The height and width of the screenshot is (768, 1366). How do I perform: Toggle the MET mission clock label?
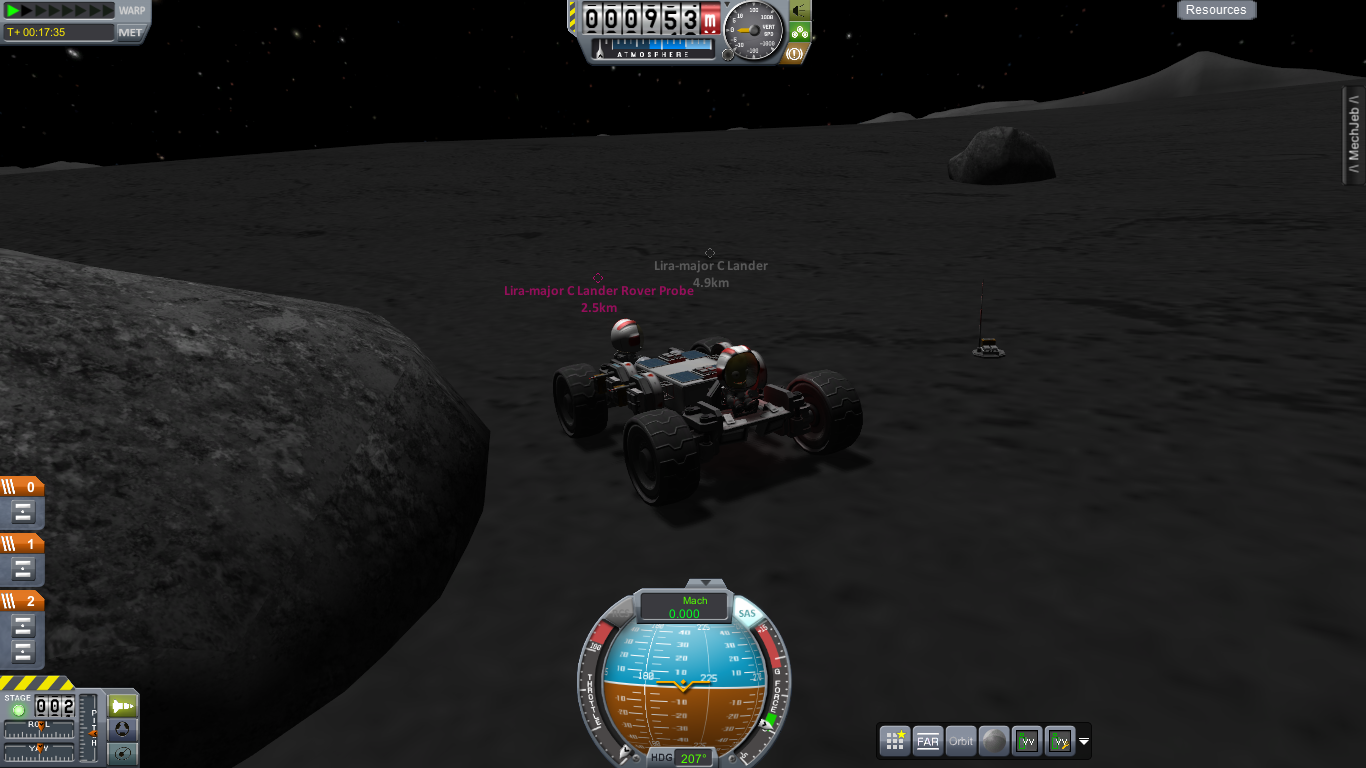[131, 32]
